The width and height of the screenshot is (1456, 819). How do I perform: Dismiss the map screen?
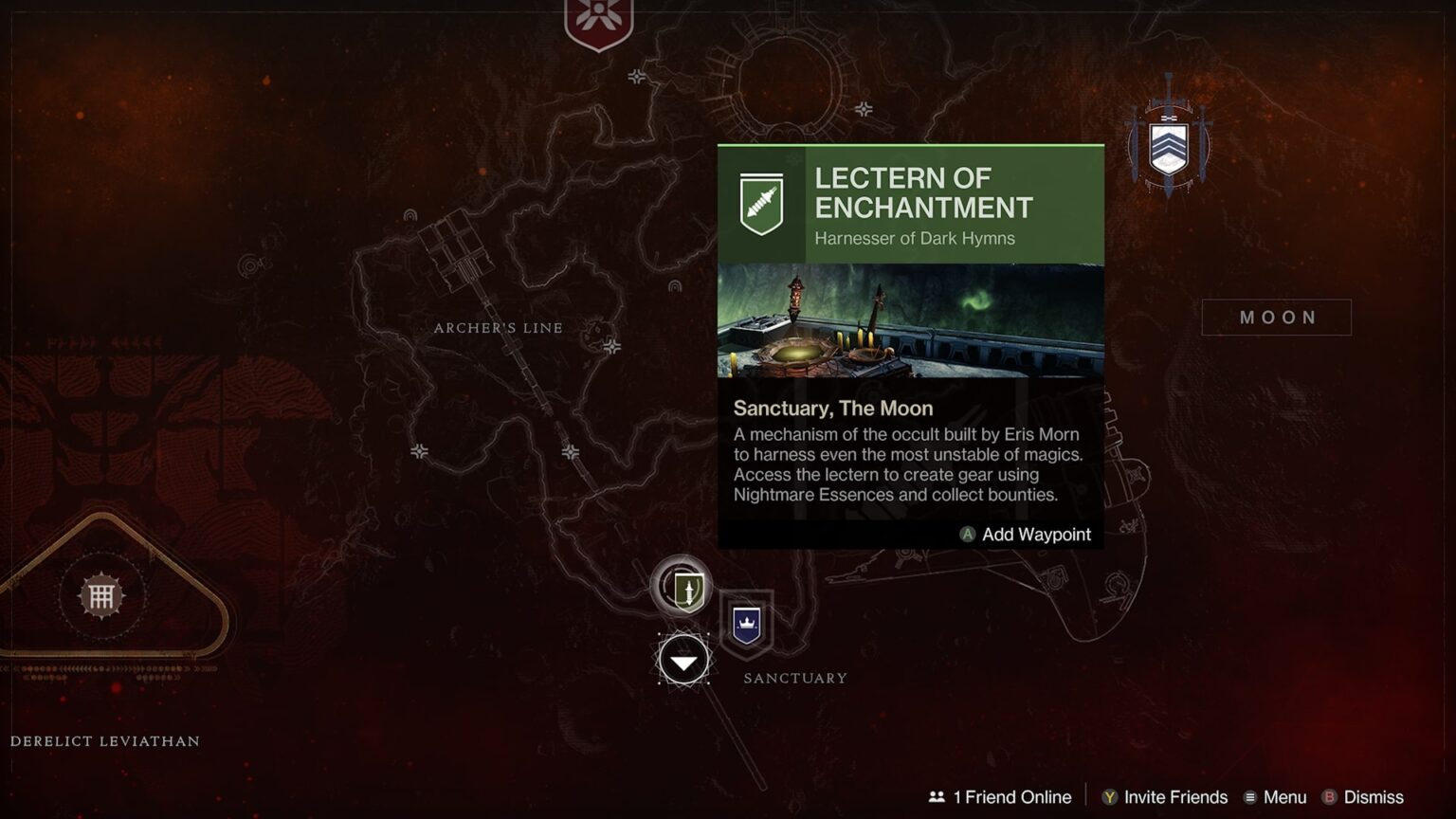(x=1363, y=797)
